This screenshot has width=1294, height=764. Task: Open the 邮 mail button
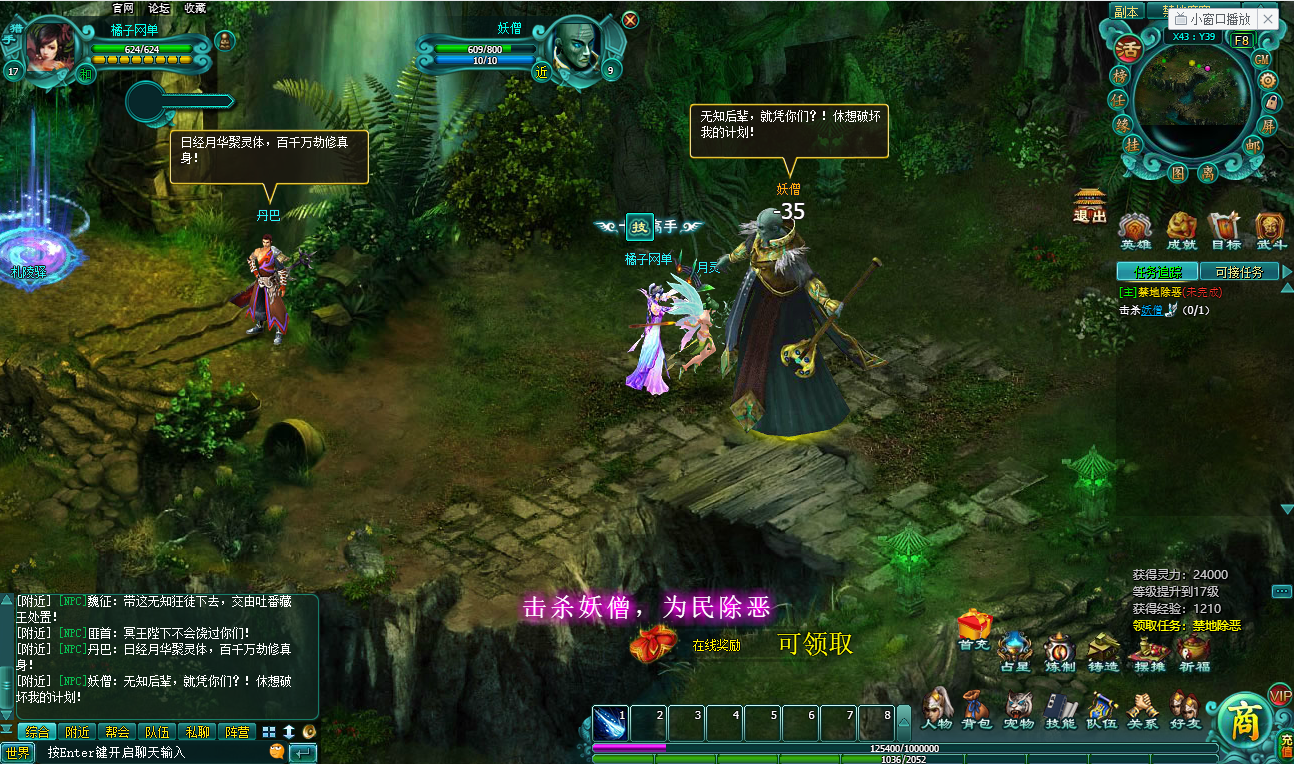[1253, 145]
